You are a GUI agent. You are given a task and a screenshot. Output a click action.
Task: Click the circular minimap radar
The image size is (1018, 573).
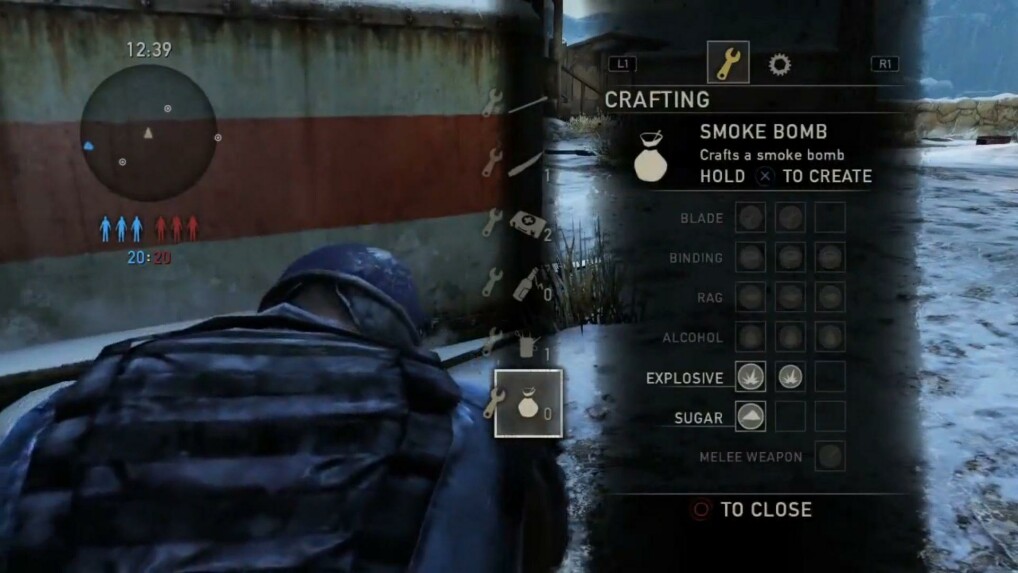148,135
